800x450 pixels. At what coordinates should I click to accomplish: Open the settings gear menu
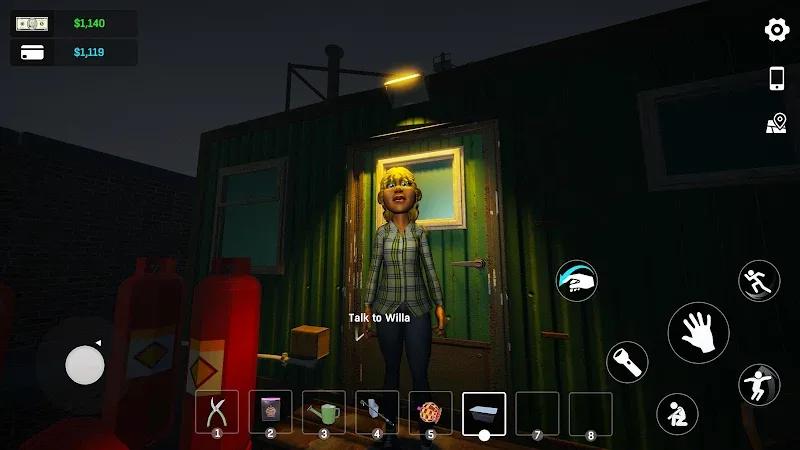coord(777,30)
